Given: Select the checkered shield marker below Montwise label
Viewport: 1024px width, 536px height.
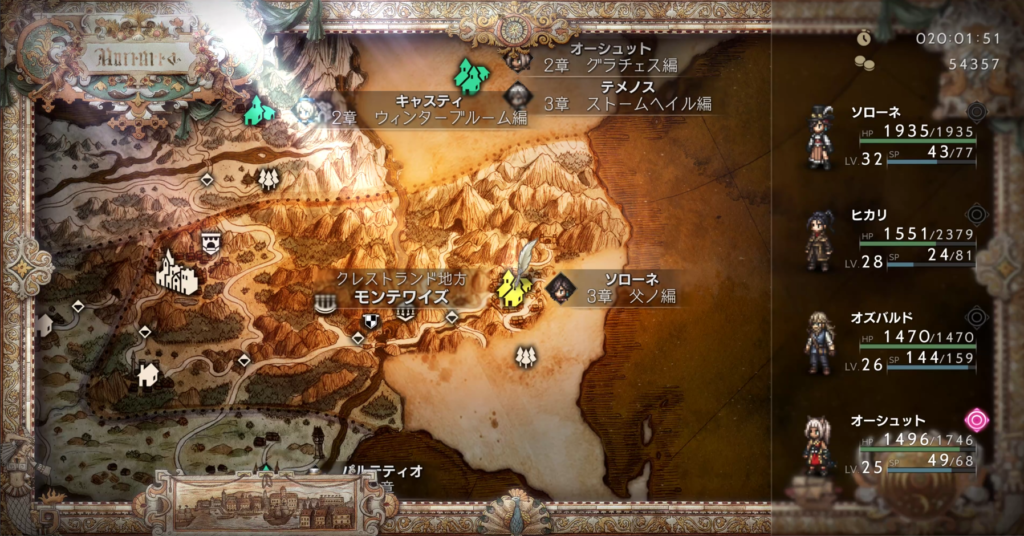Looking at the screenshot, I should pos(372,320).
